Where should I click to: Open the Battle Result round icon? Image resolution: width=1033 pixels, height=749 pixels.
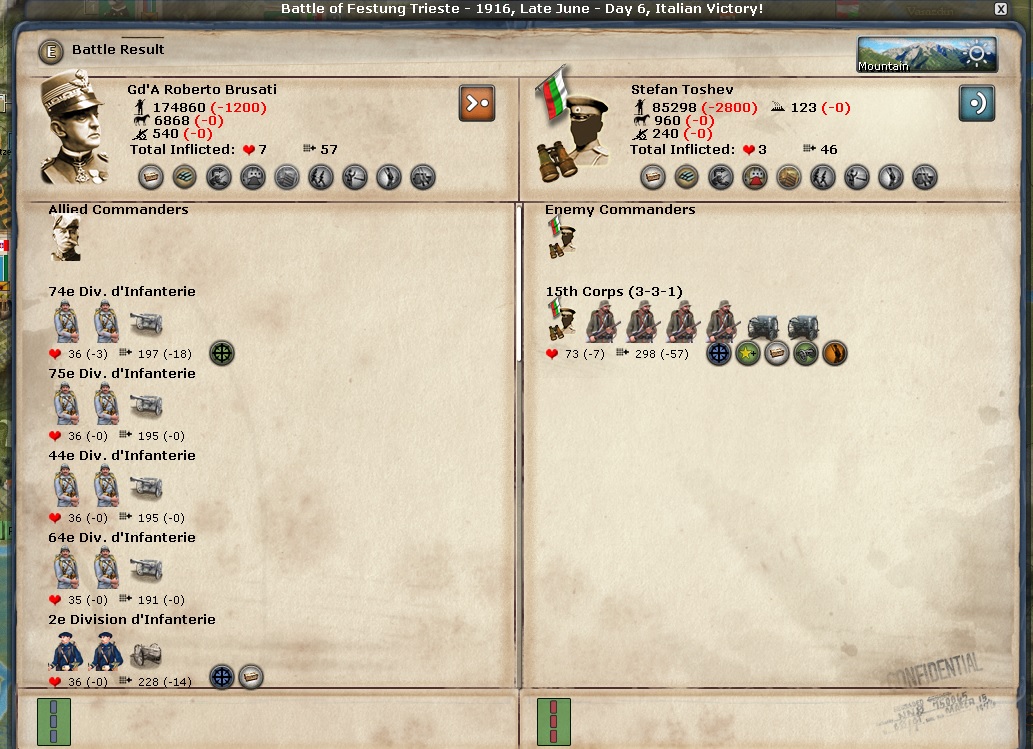click(50, 51)
